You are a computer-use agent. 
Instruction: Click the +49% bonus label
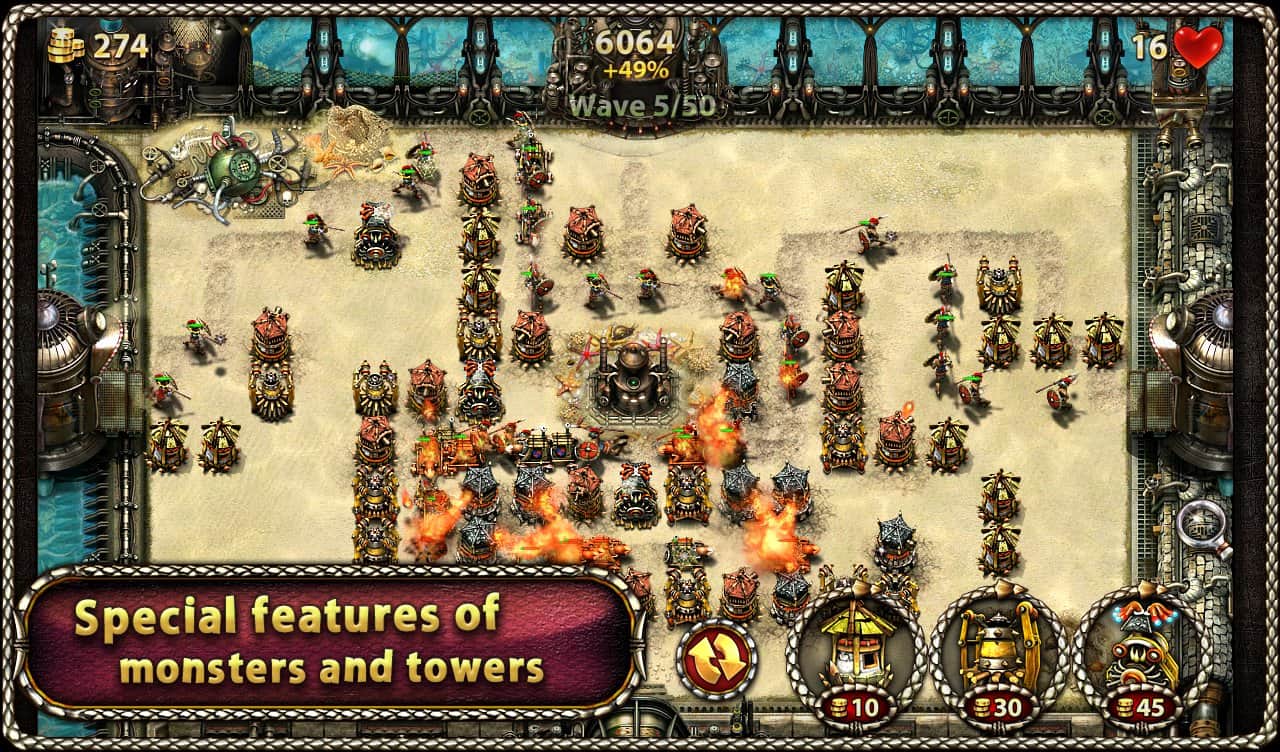pos(638,70)
